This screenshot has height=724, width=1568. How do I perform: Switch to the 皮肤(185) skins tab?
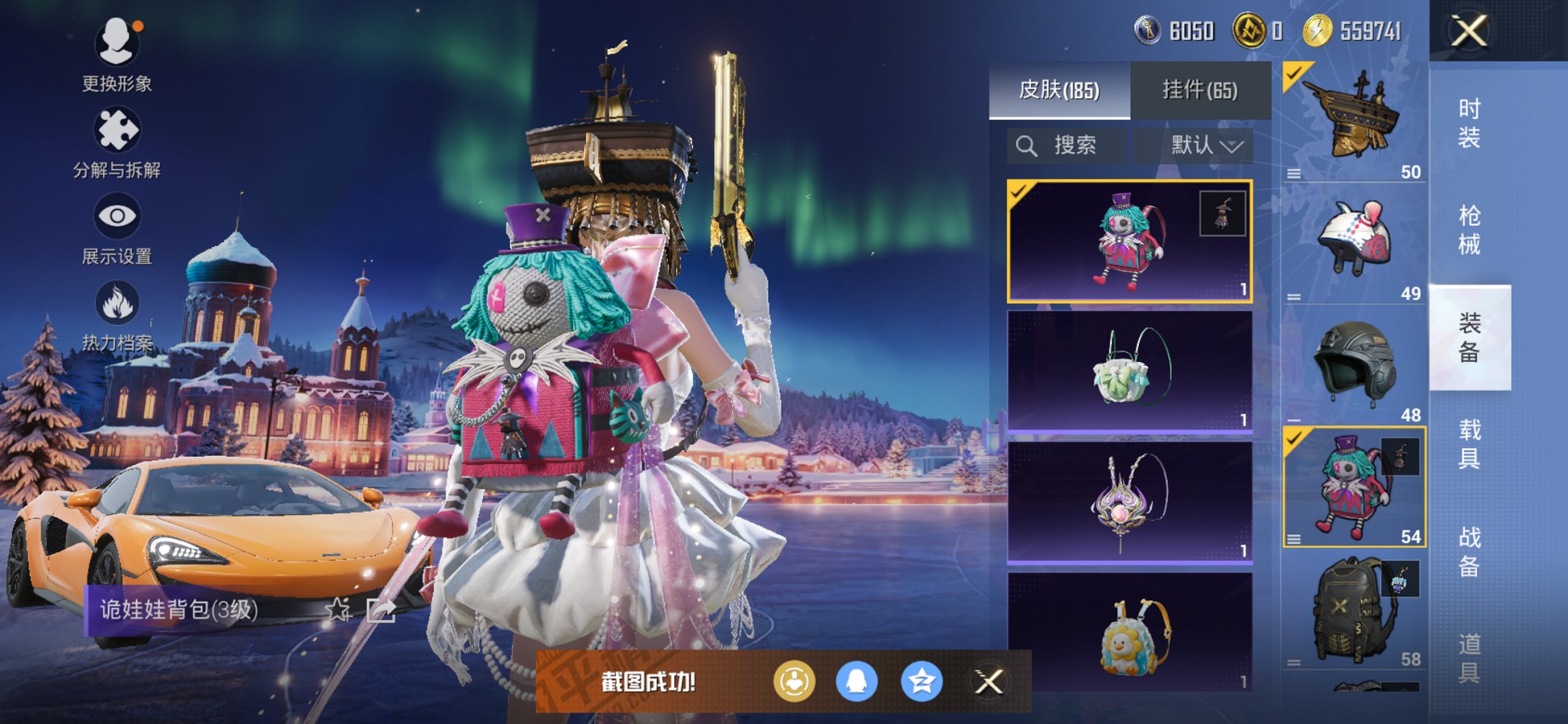click(x=1059, y=90)
